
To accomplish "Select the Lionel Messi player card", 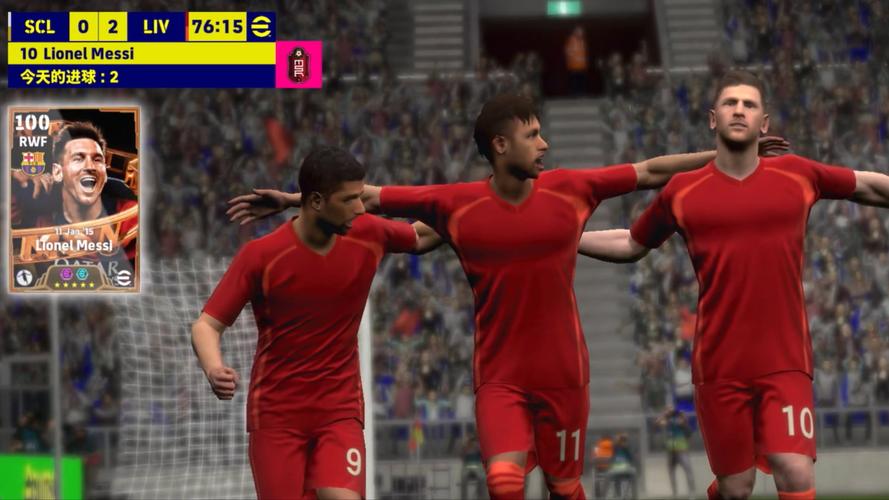I will 74,199.
